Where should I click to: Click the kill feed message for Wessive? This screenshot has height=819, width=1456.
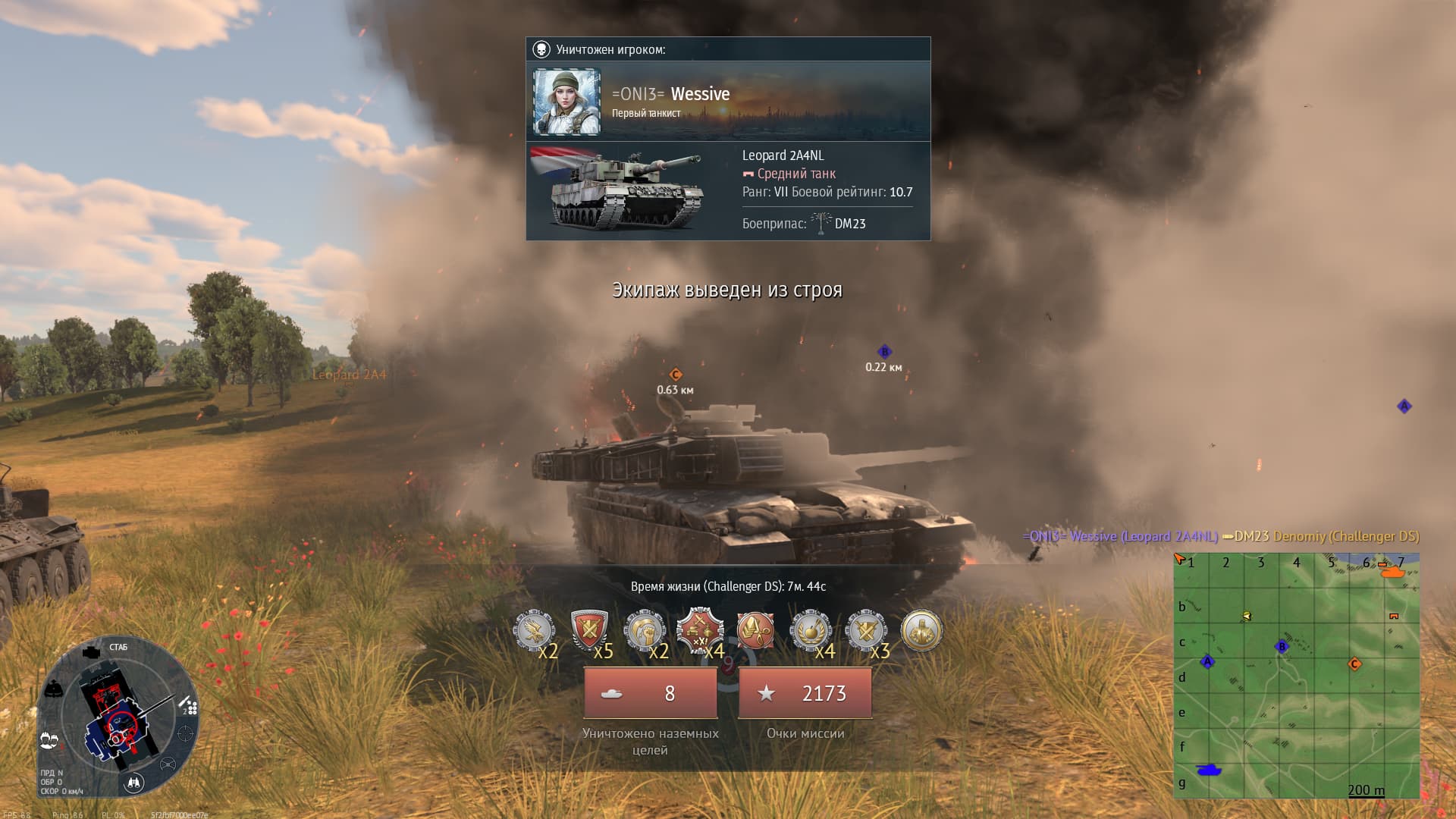point(1220,536)
